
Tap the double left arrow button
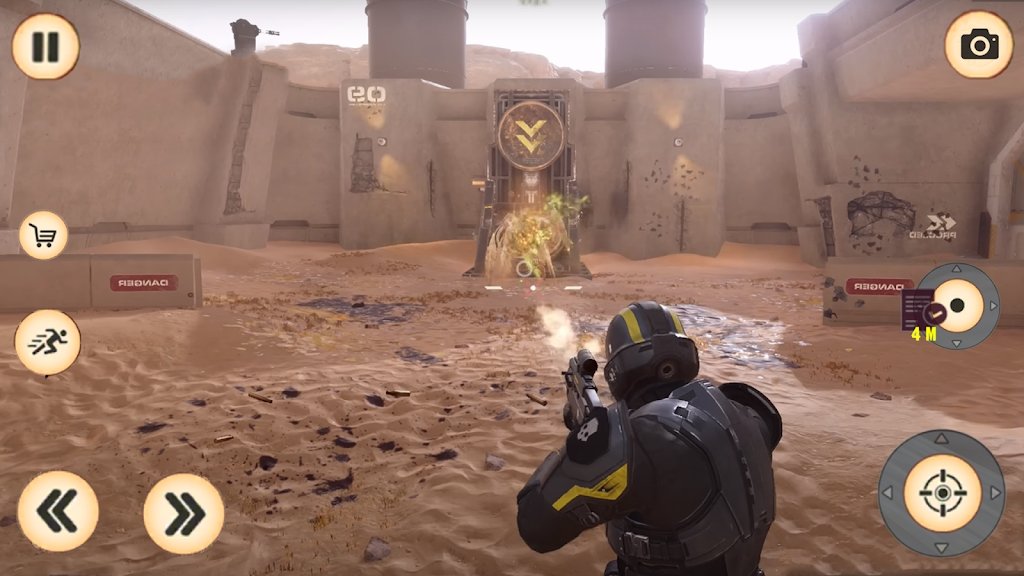coord(58,511)
